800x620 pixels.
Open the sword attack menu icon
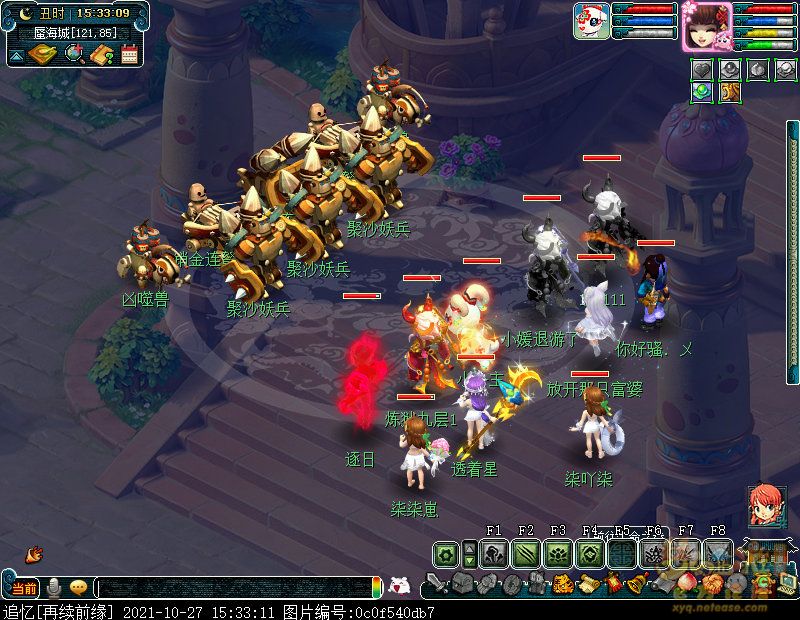[x=437, y=583]
